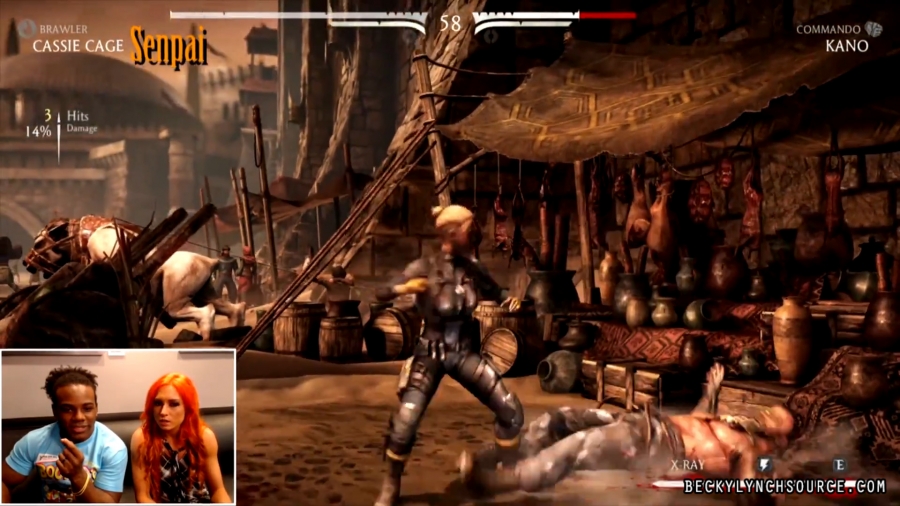Click the webcam picture-in-picture overlay

click(x=118, y=426)
